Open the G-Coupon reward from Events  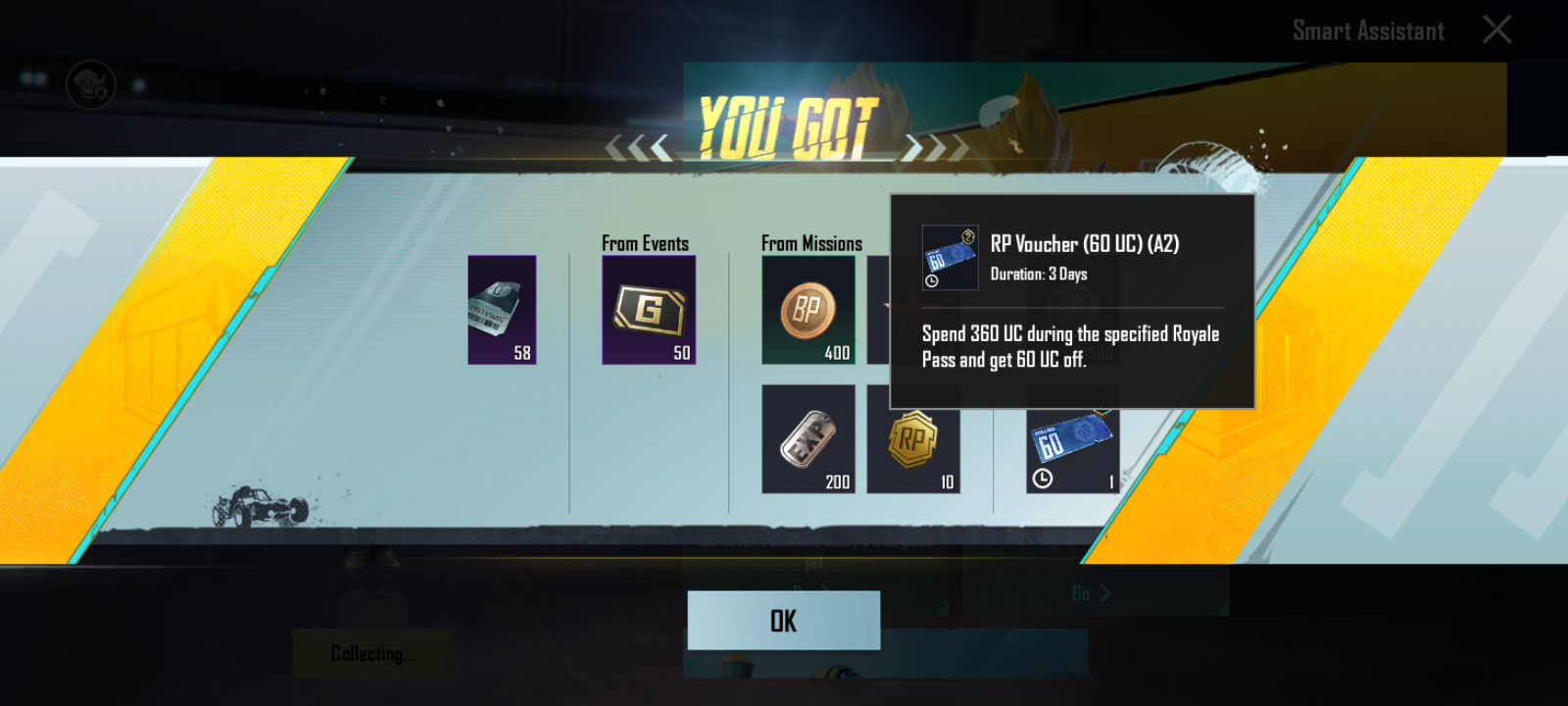click(648, 310)
